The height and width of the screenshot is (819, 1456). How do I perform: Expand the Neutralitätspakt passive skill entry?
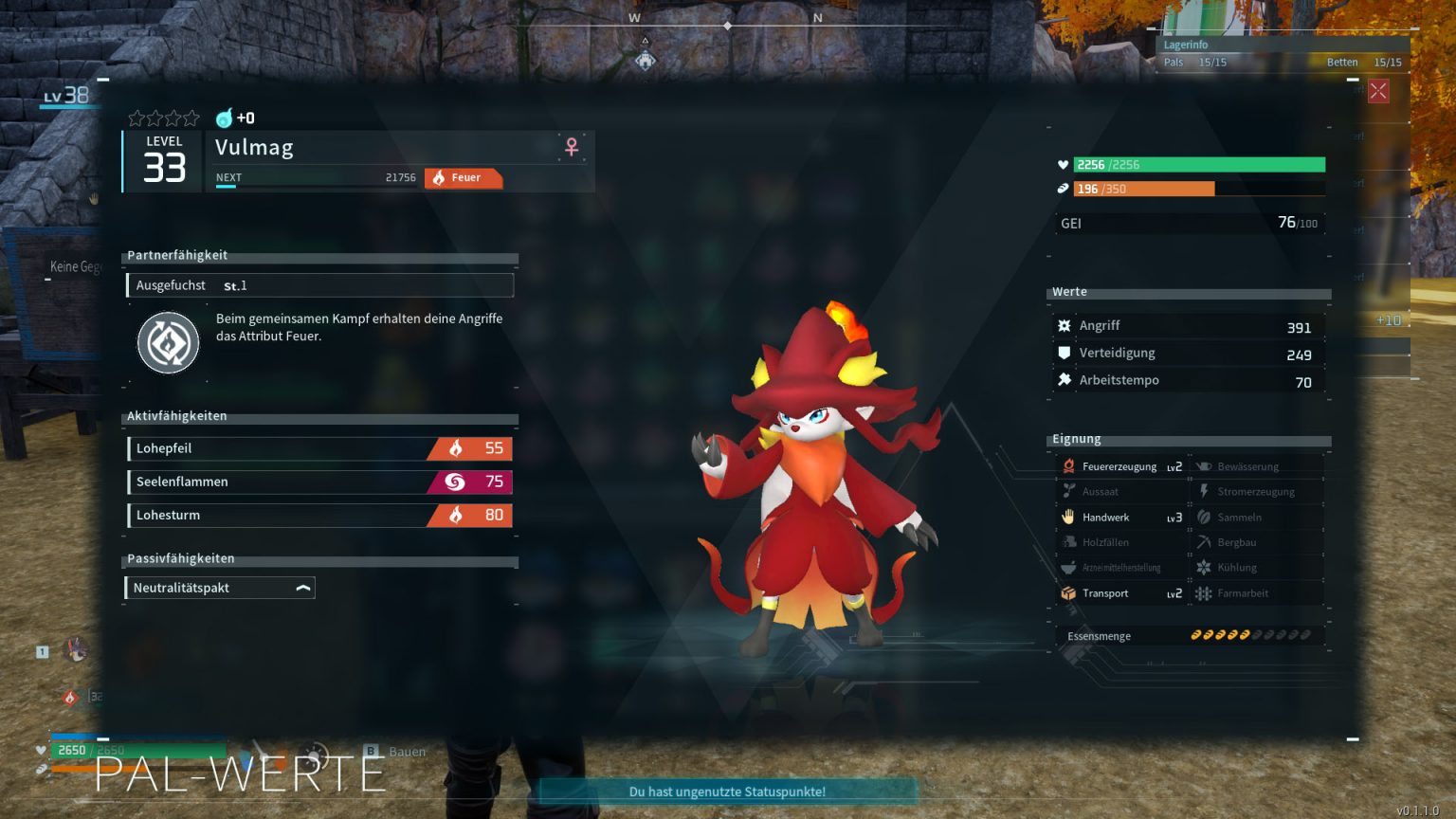(301, 587)
